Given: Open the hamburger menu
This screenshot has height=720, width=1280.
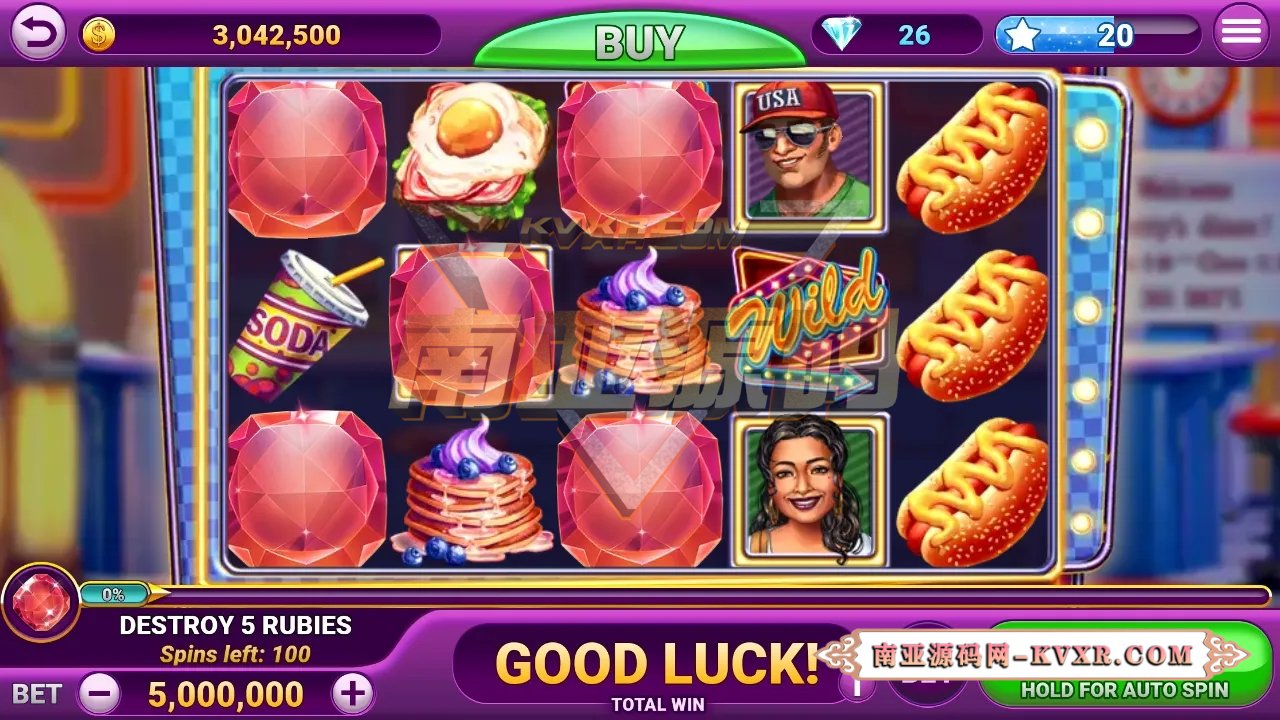Looking at the screenshot, I should tap(1240, 30).
